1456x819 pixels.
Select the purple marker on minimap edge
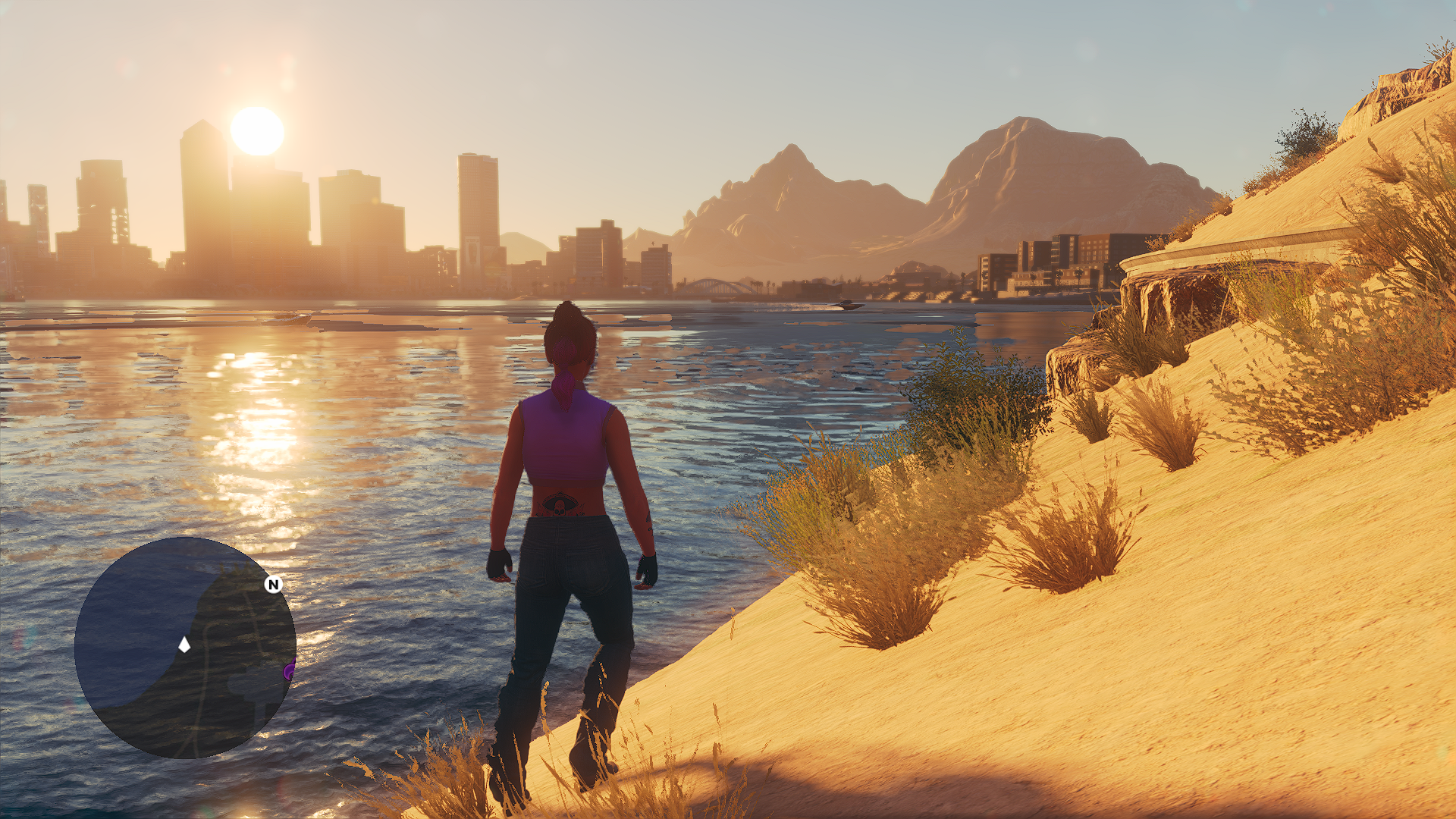pyautogui.click(x=289, y=670)
